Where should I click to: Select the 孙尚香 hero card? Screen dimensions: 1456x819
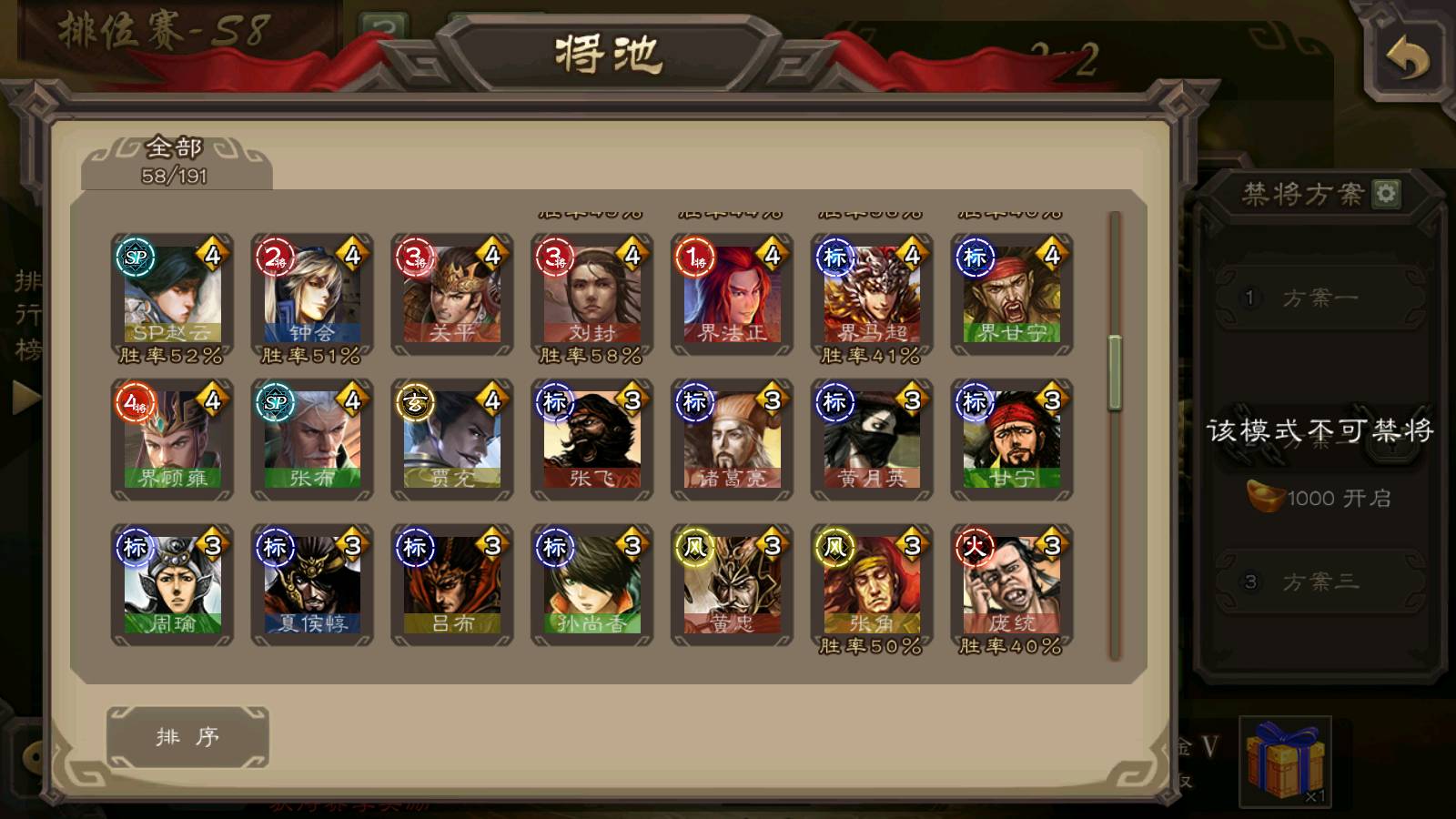(x=592, y=584)
